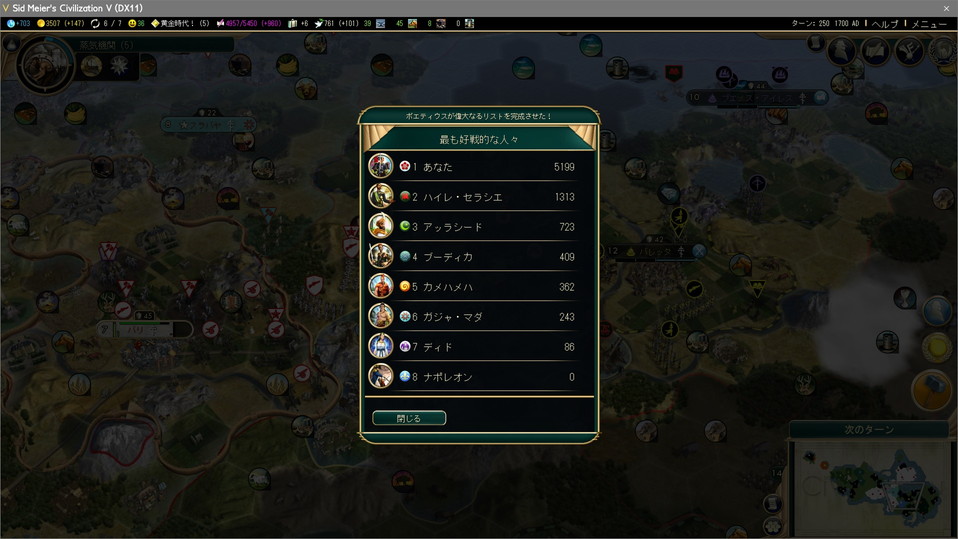Open the メニュー game menu
This screenshot has width=958, height=539.
[928, 23]
